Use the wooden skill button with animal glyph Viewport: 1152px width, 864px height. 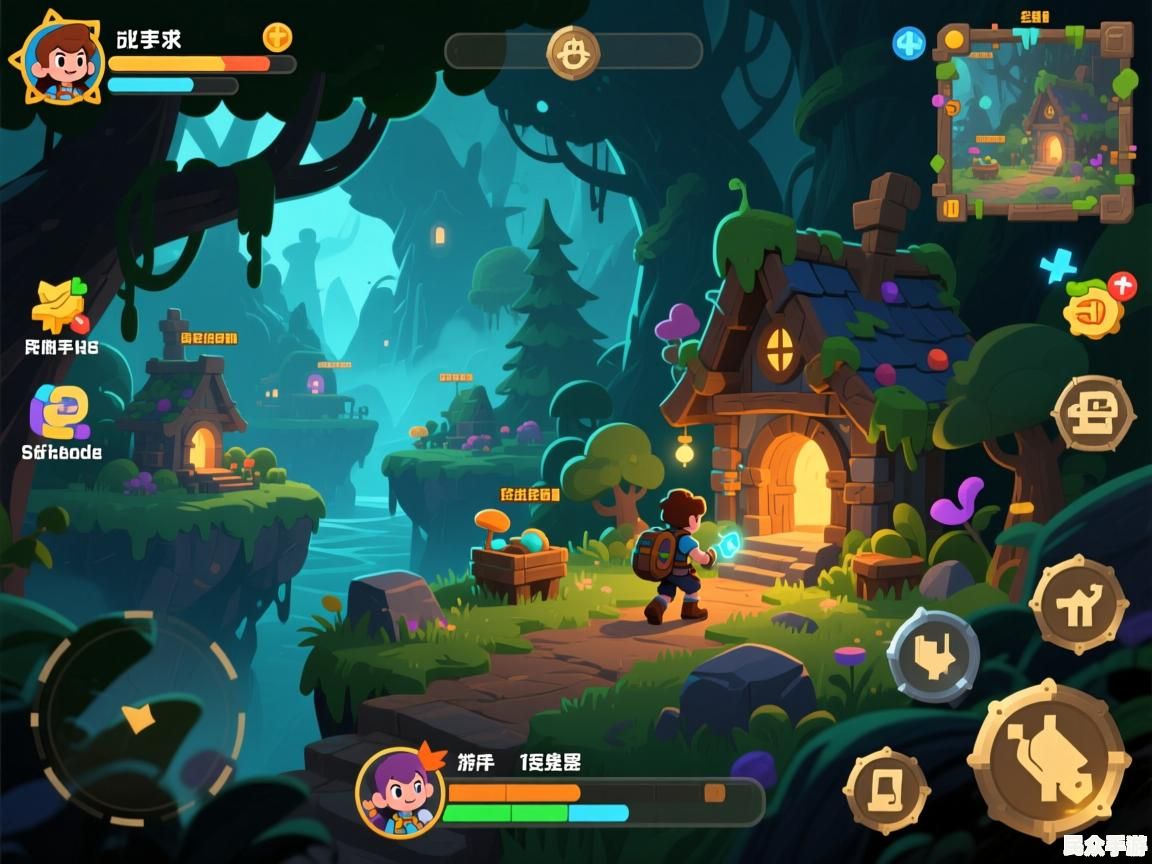[x=1079, y=604]
